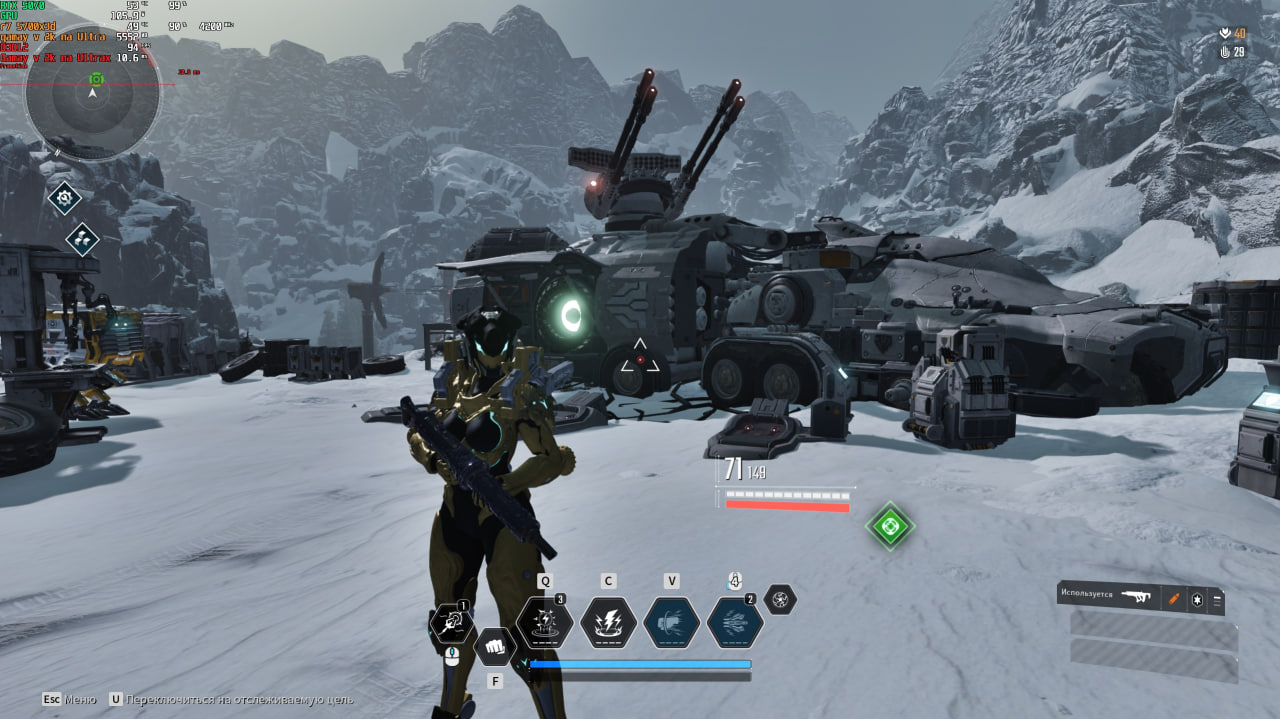Viewport: 1280px width, 719px height.
Task: Click the green diamond tracked objective marker
Action: 889,526
